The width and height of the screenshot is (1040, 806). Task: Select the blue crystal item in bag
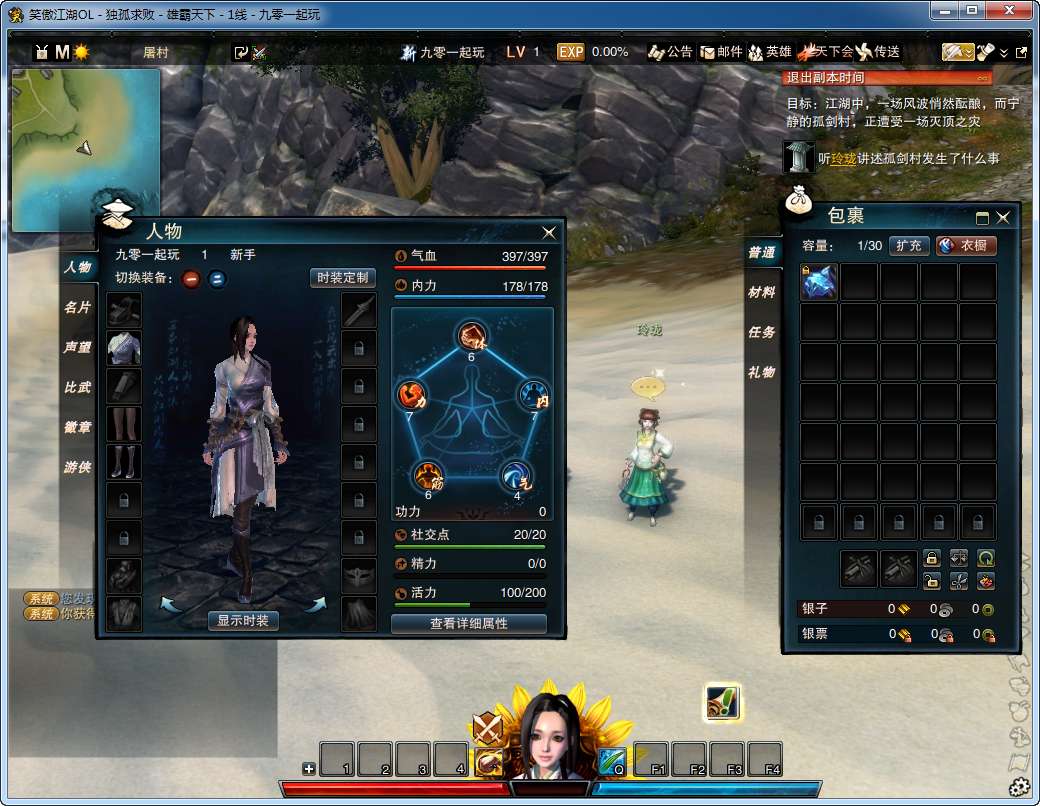click(819, 282)
